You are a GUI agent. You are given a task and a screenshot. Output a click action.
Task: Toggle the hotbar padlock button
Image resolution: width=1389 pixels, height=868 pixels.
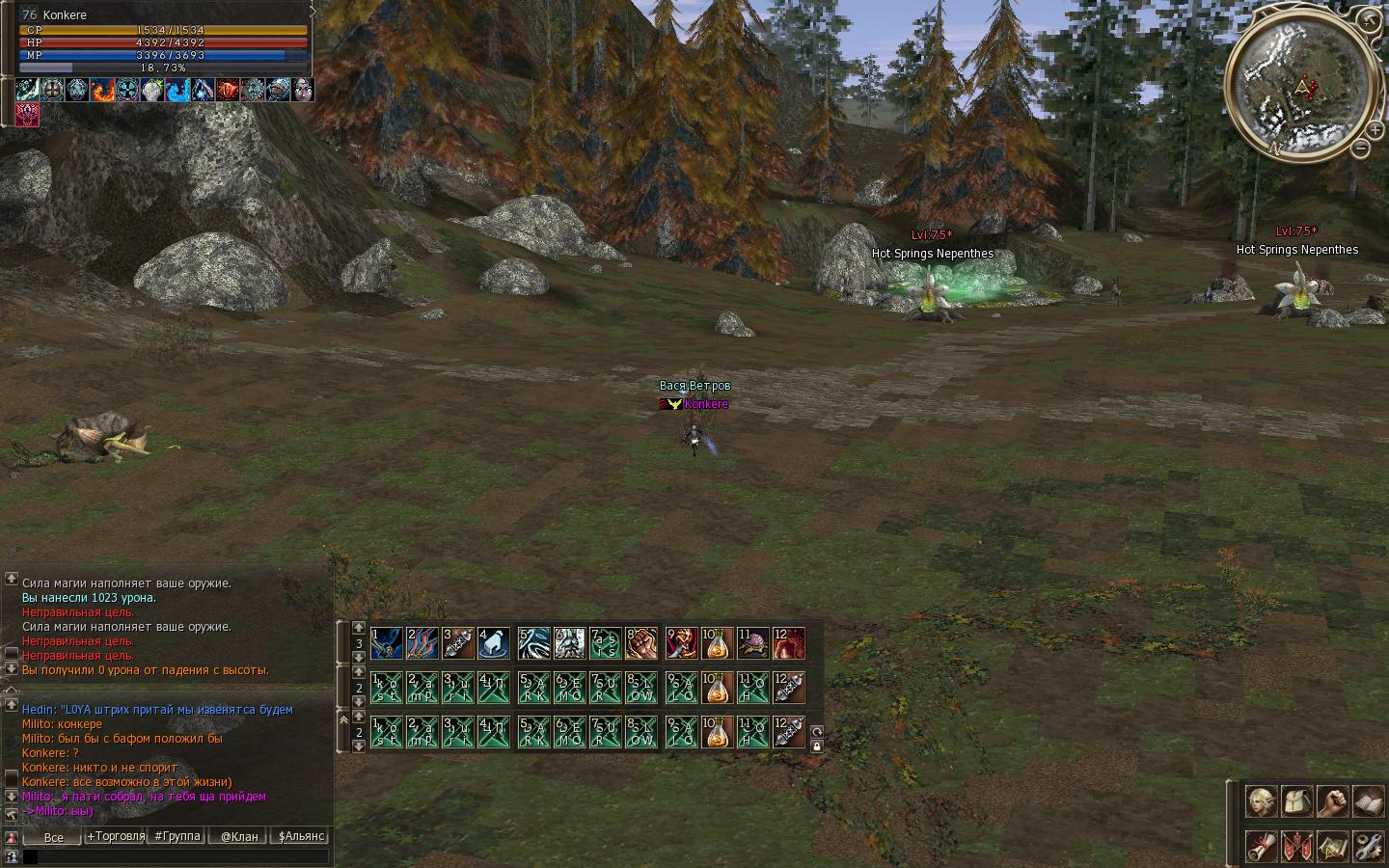coord(817,746)
